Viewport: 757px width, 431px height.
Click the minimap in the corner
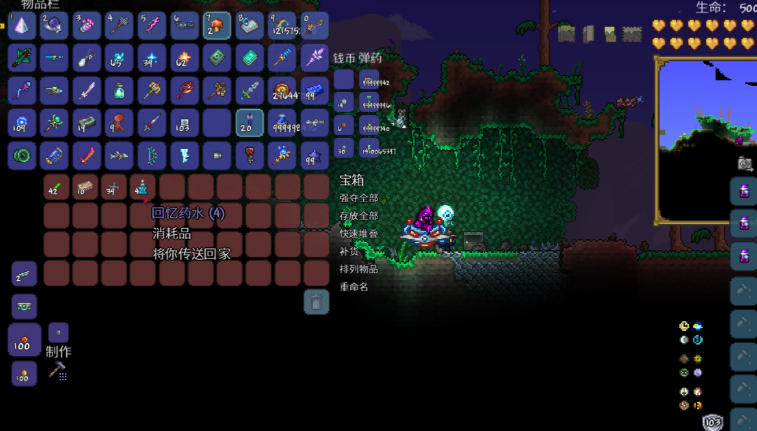coord(706,140)
